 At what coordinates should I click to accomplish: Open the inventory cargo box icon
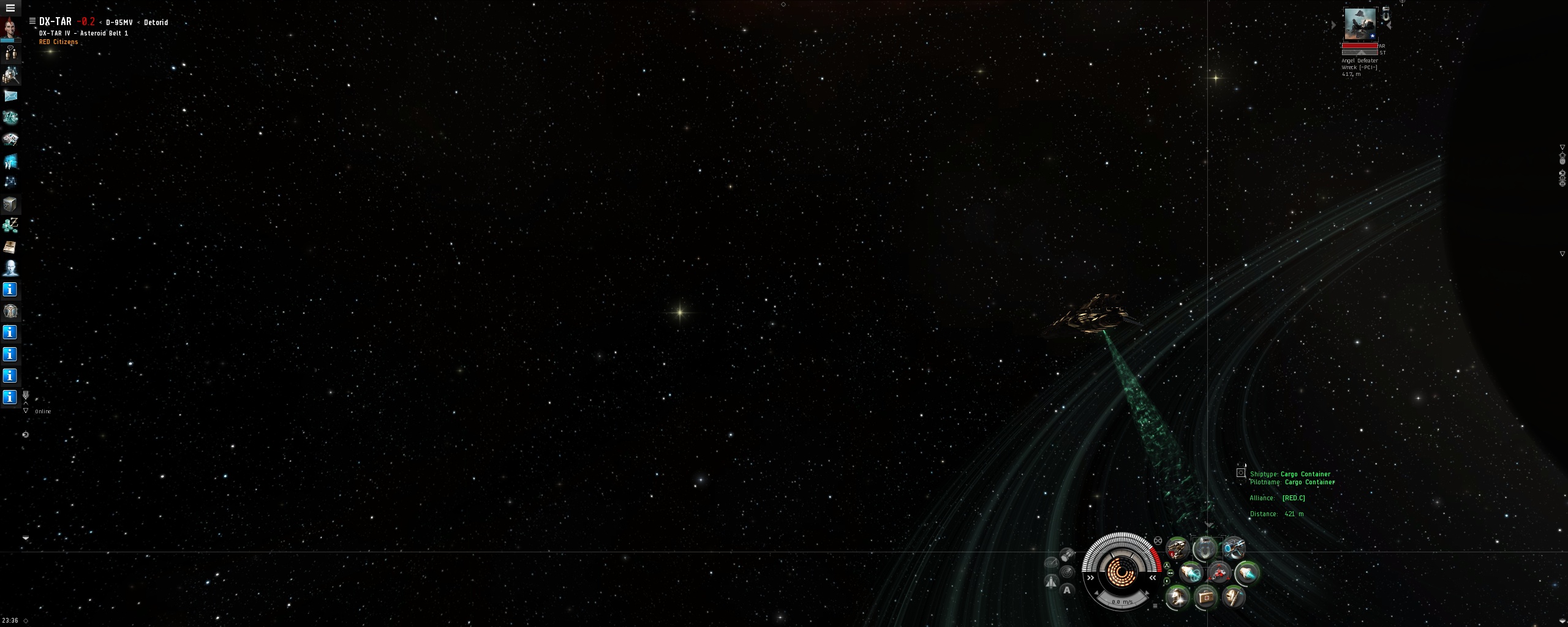(x=10, y=204)
